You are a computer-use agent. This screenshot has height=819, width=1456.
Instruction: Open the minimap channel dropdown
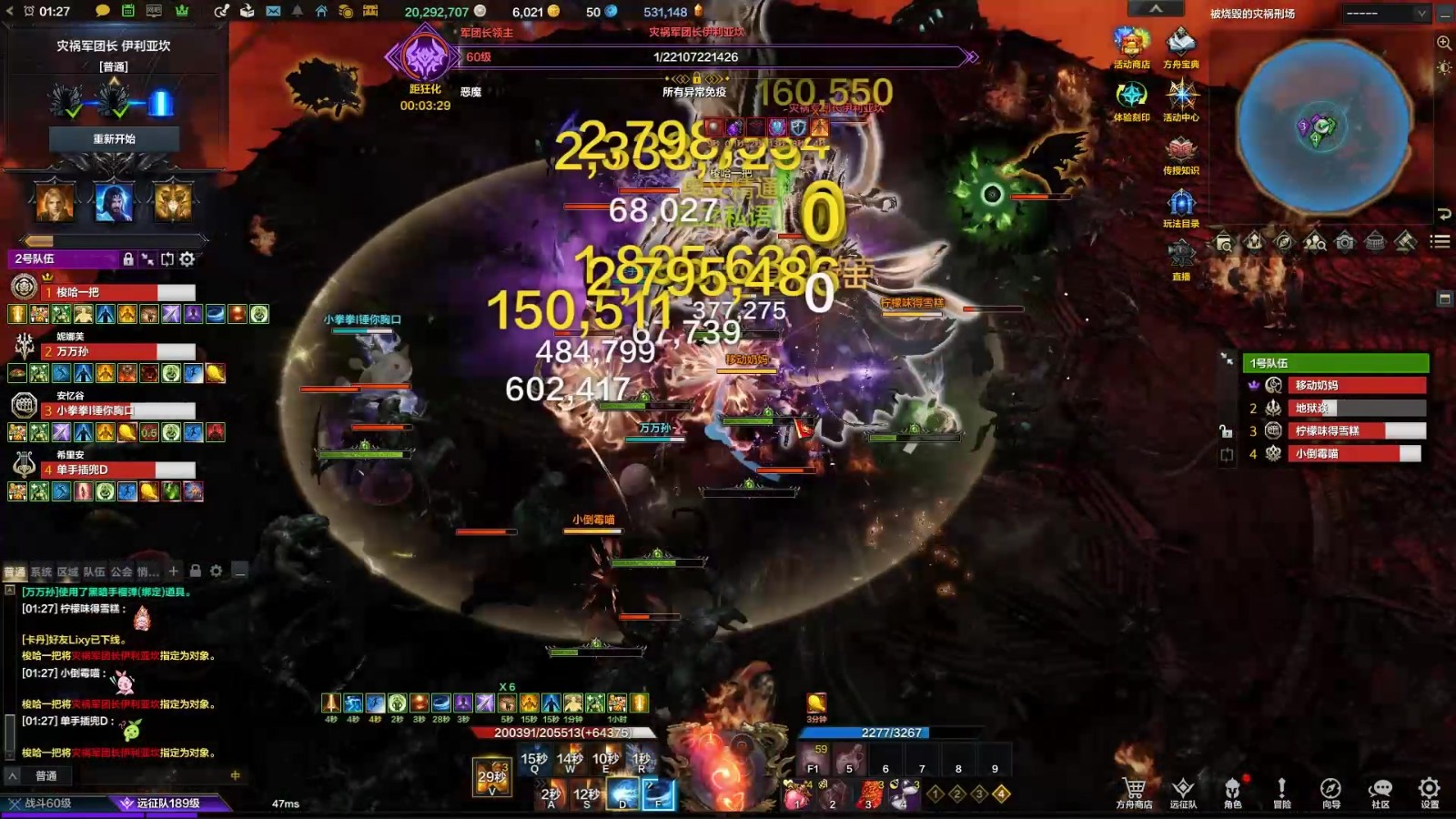pos(1386,14)
